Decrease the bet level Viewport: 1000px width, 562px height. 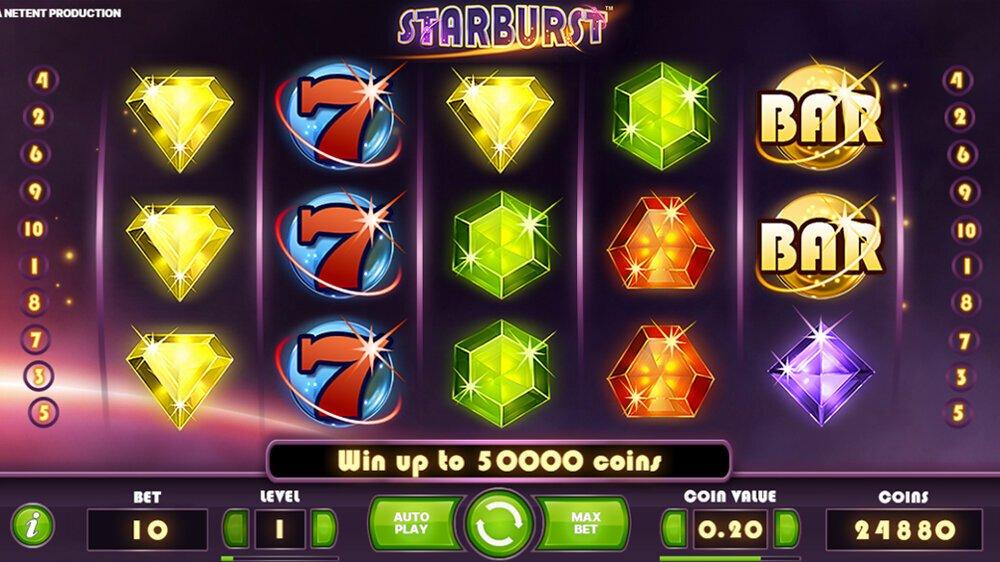click(x=236, y=528)
